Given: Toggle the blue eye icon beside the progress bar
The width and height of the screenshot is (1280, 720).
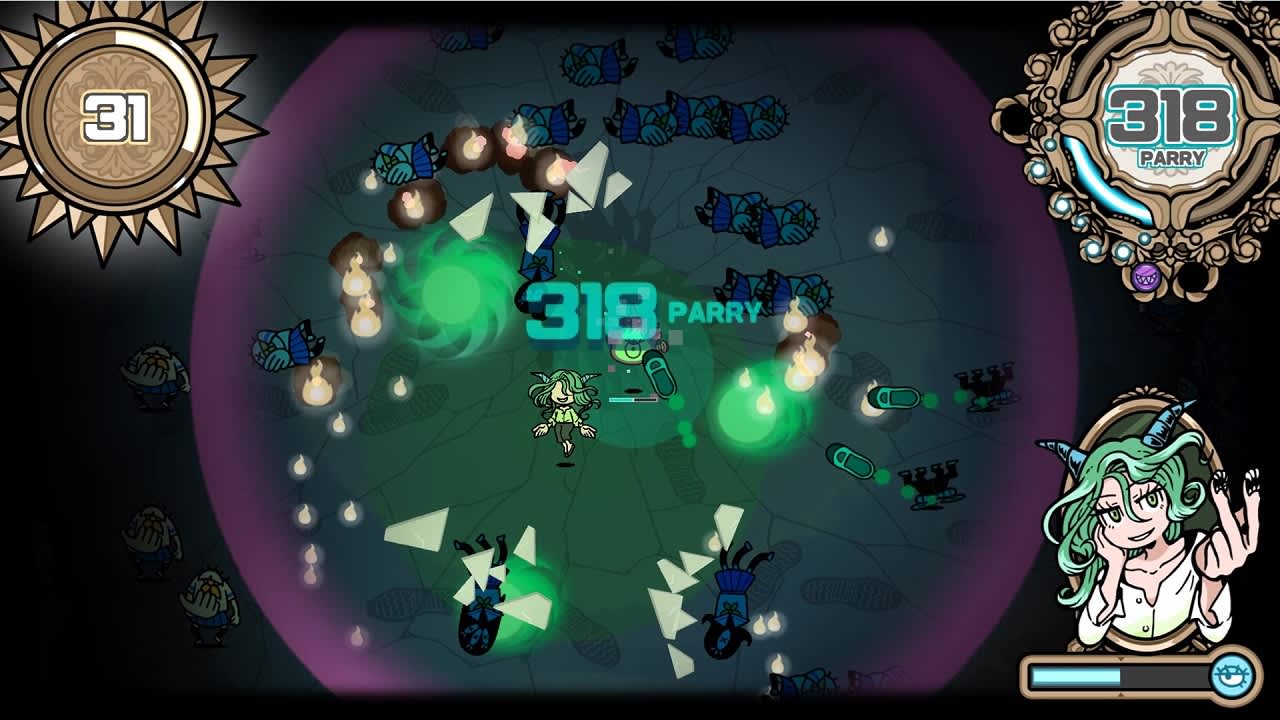Looking at the screenshot, I should (x=1231, y=673).
